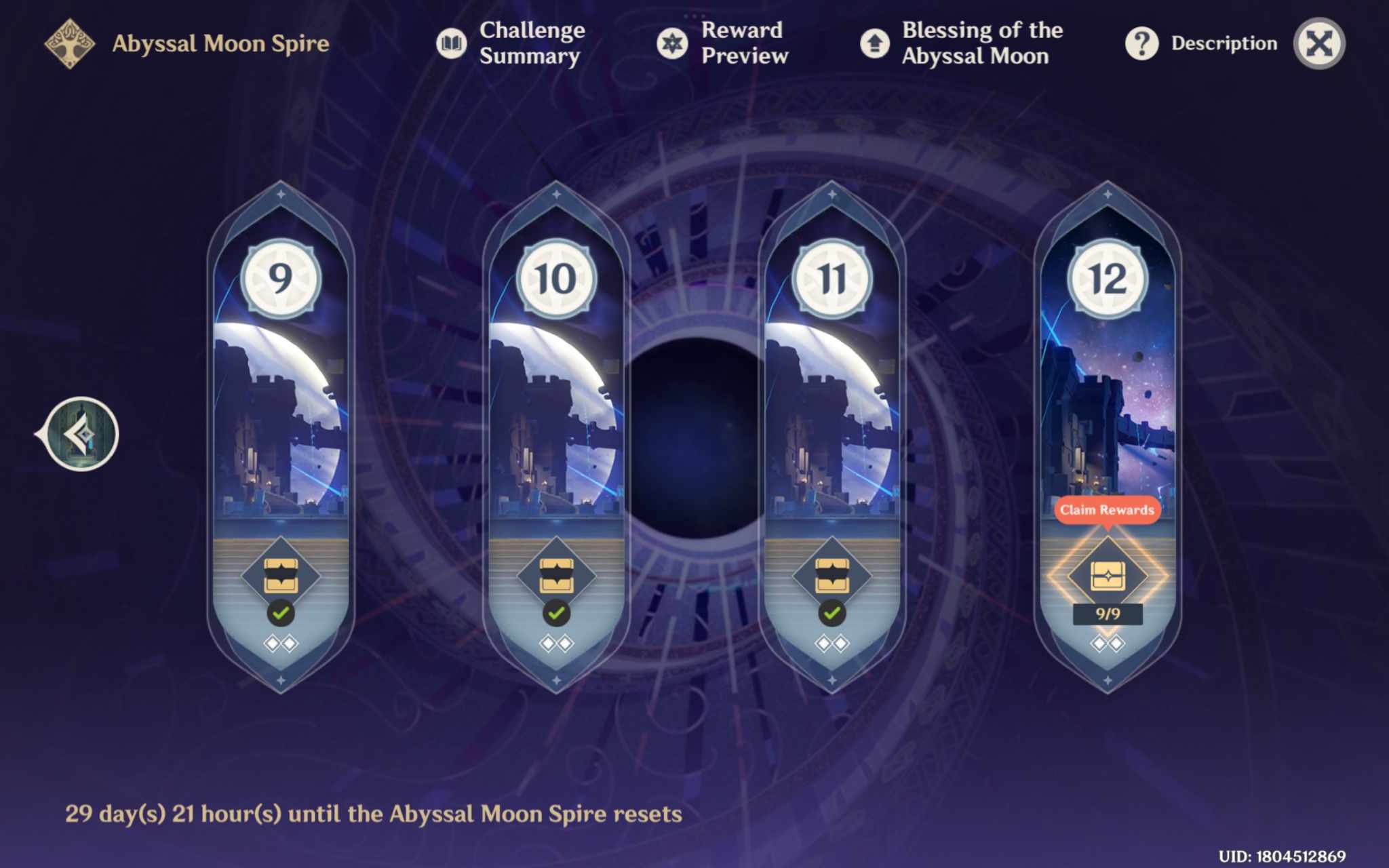Click the Abyssal Moon Spire emblem icon
This screenshot has height=868, width=1389.
[70, 42]
